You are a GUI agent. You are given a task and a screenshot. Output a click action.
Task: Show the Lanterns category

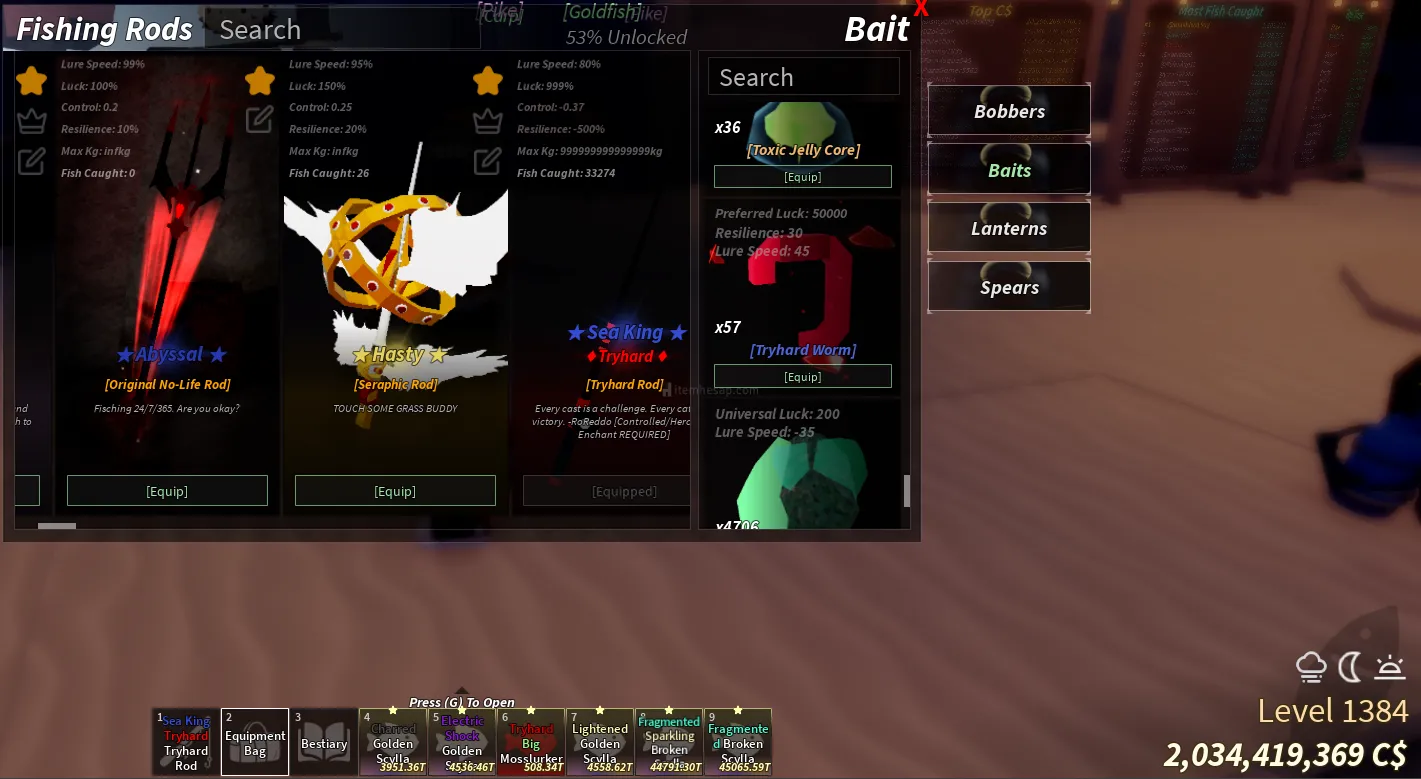click(x=1009, y=229)
